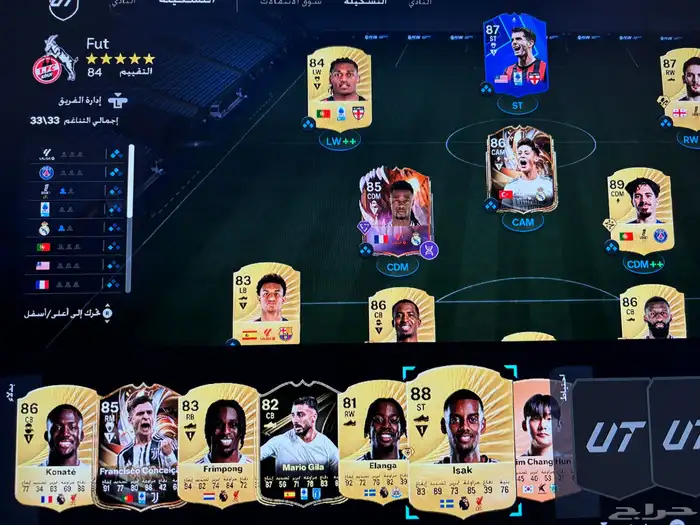Click the Mario Gila 82 CB card
The height and width of the screenshot is (525, 700).
point(299,445)
